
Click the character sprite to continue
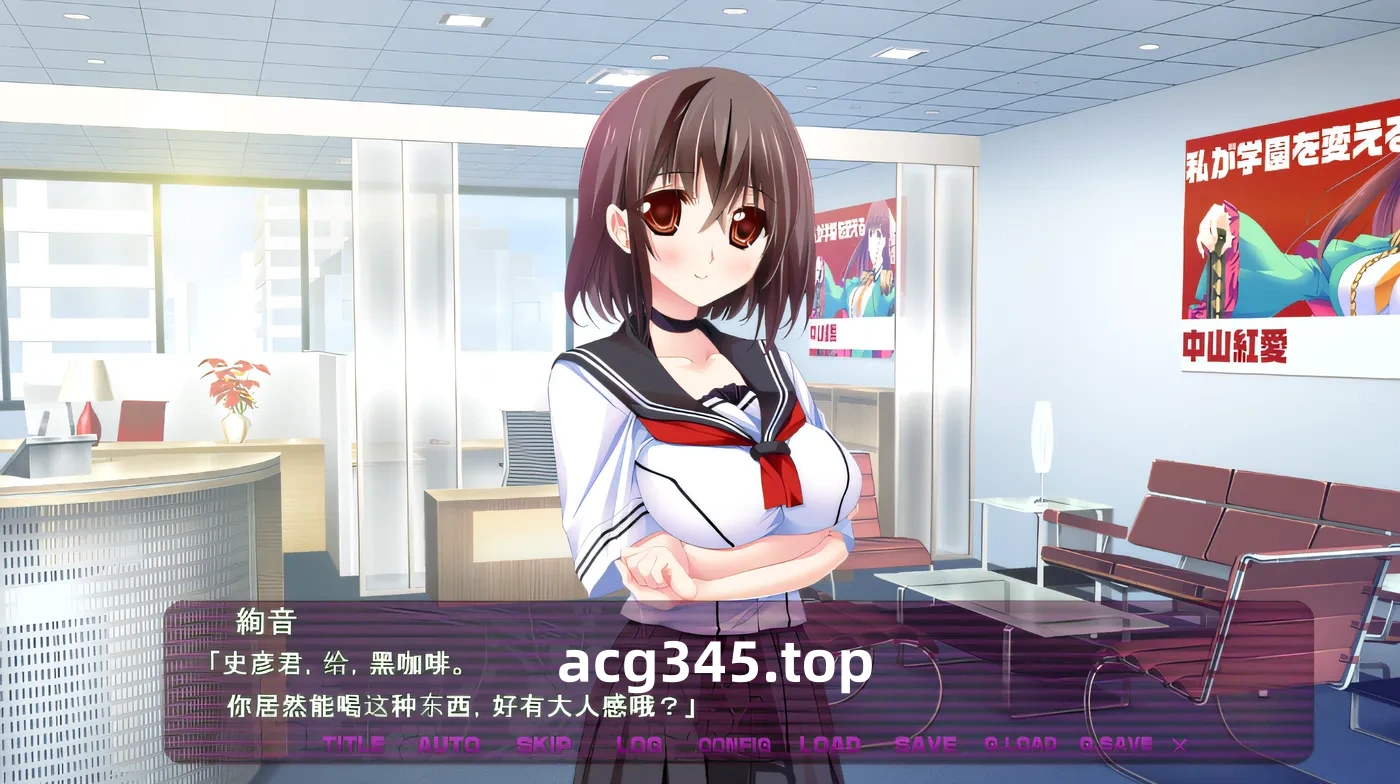coord(700,350)
